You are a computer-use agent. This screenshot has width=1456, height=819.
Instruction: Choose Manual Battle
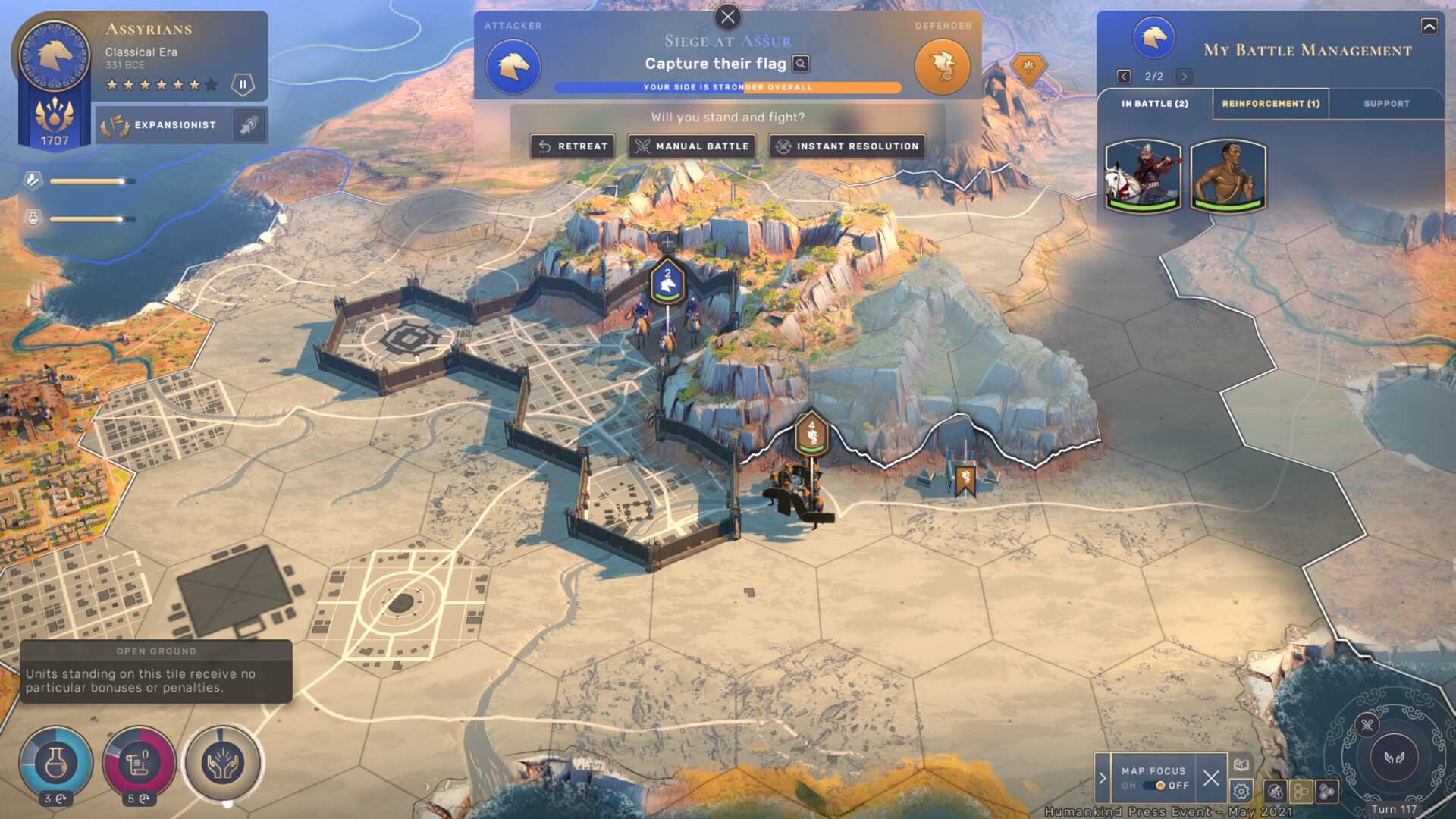pyautogui.click(x=692, y=146)
